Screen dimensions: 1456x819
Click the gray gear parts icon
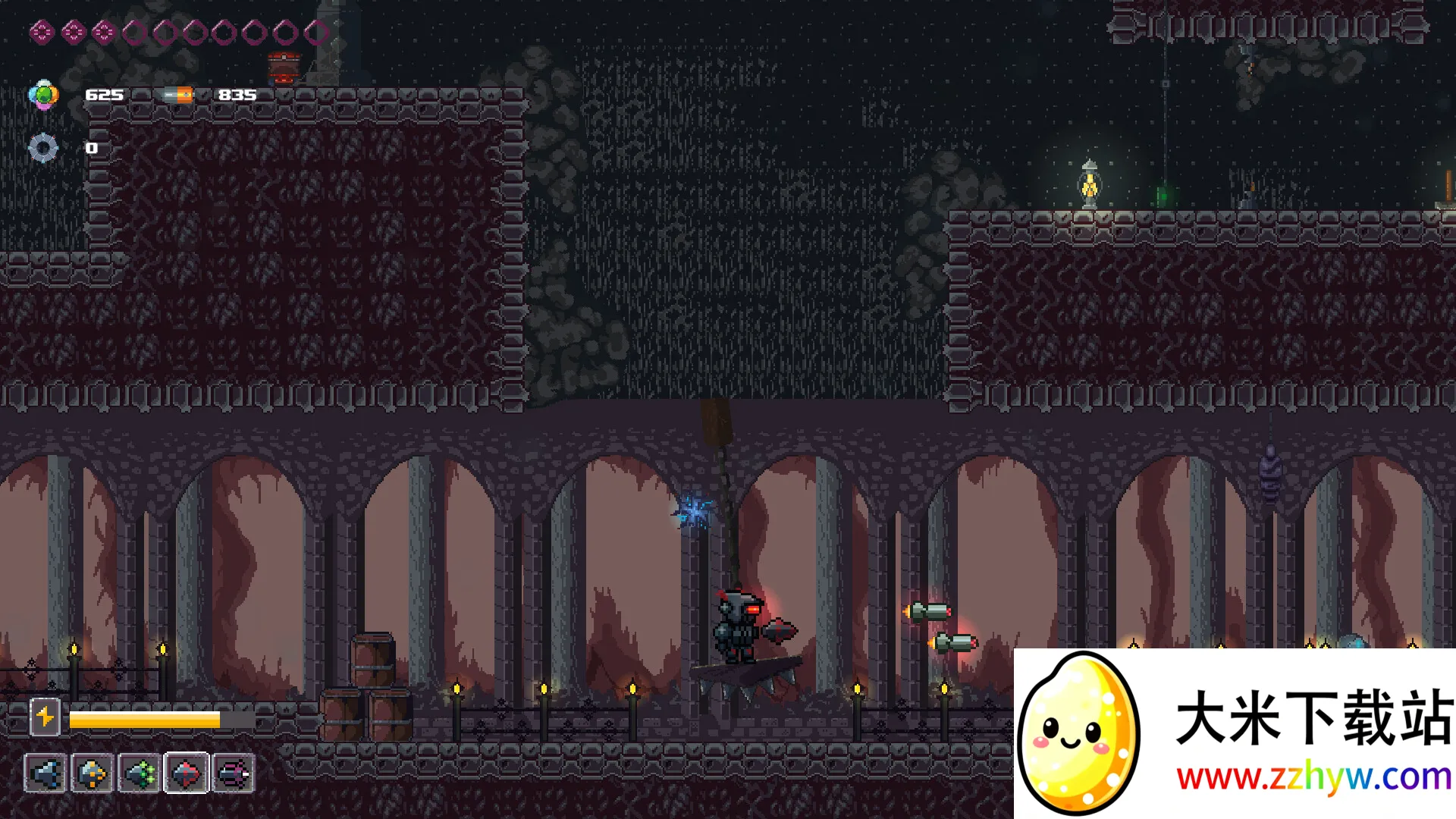pyautogui.click(x=43, y=148)
